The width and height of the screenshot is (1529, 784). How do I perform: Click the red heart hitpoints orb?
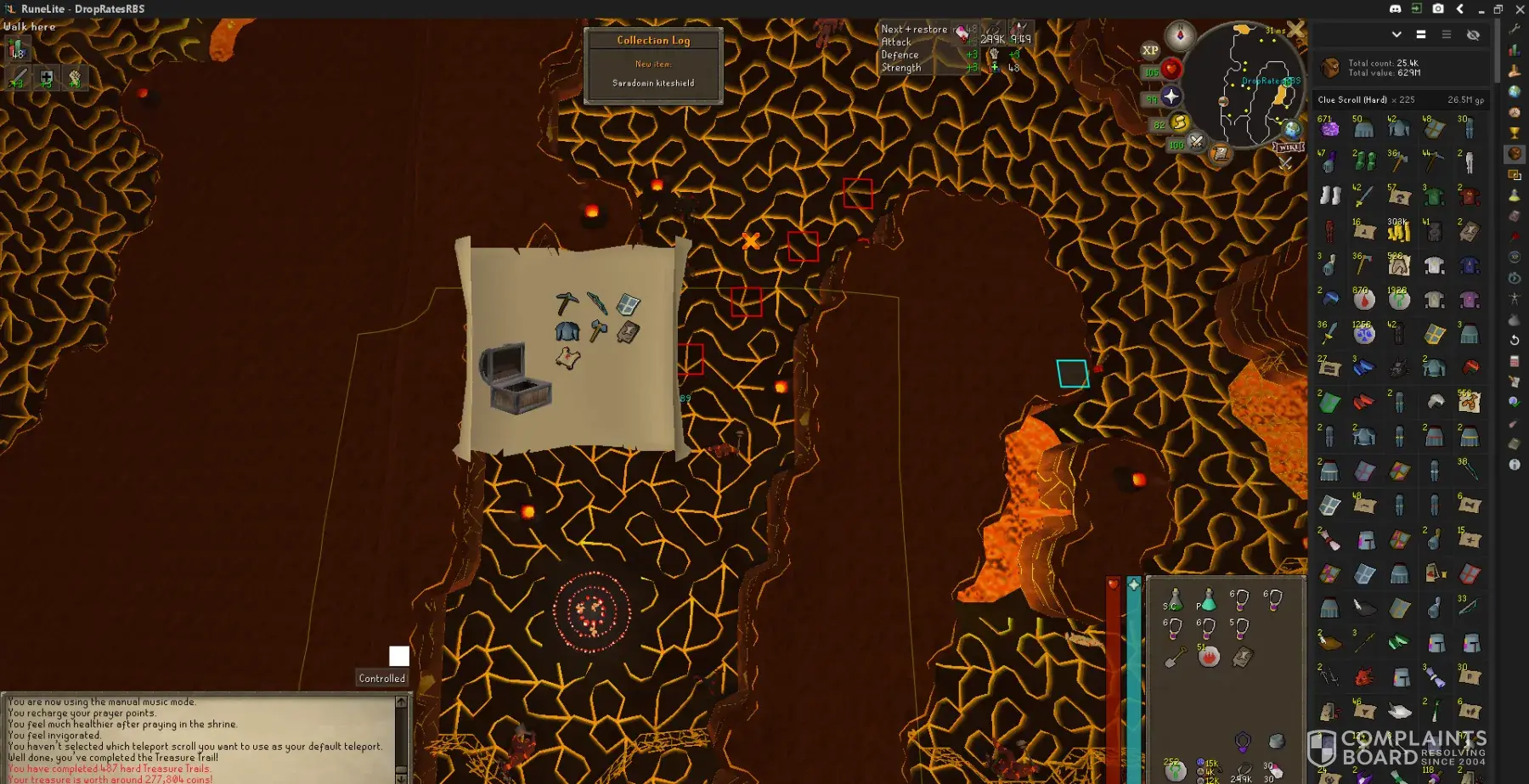tap(1171, 69)
